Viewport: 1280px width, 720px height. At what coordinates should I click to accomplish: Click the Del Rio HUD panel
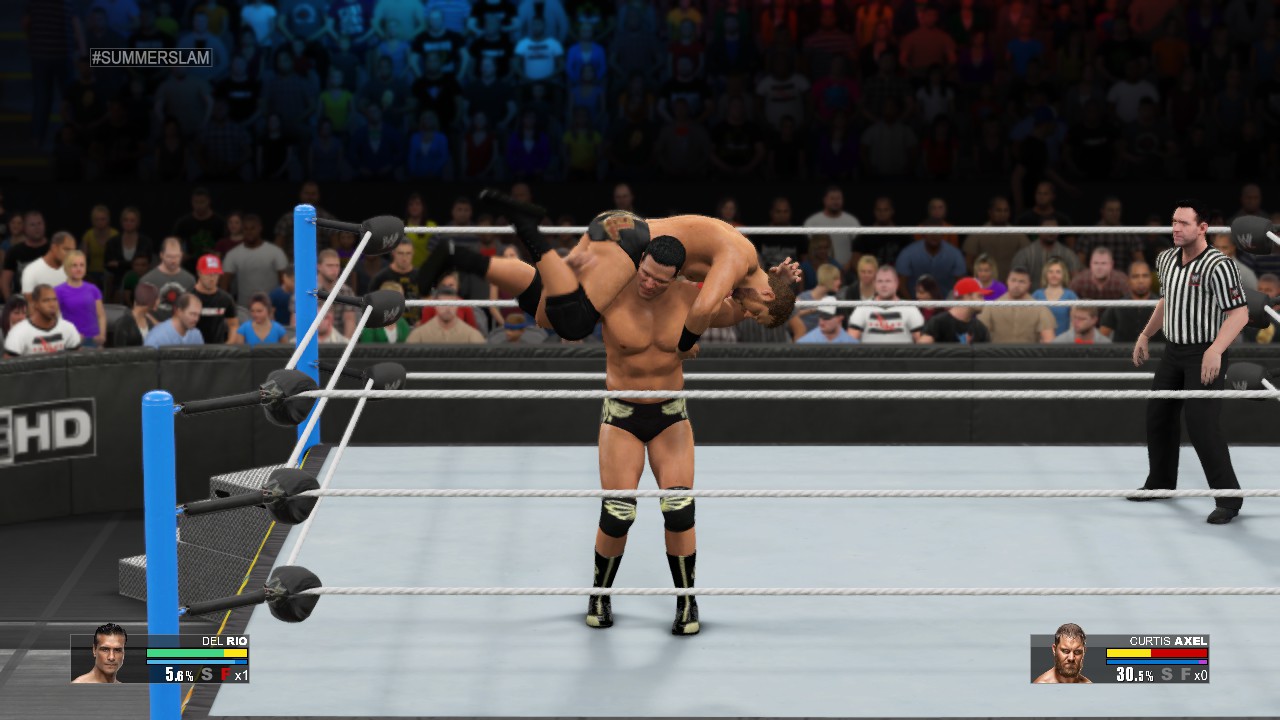point(160,660)
